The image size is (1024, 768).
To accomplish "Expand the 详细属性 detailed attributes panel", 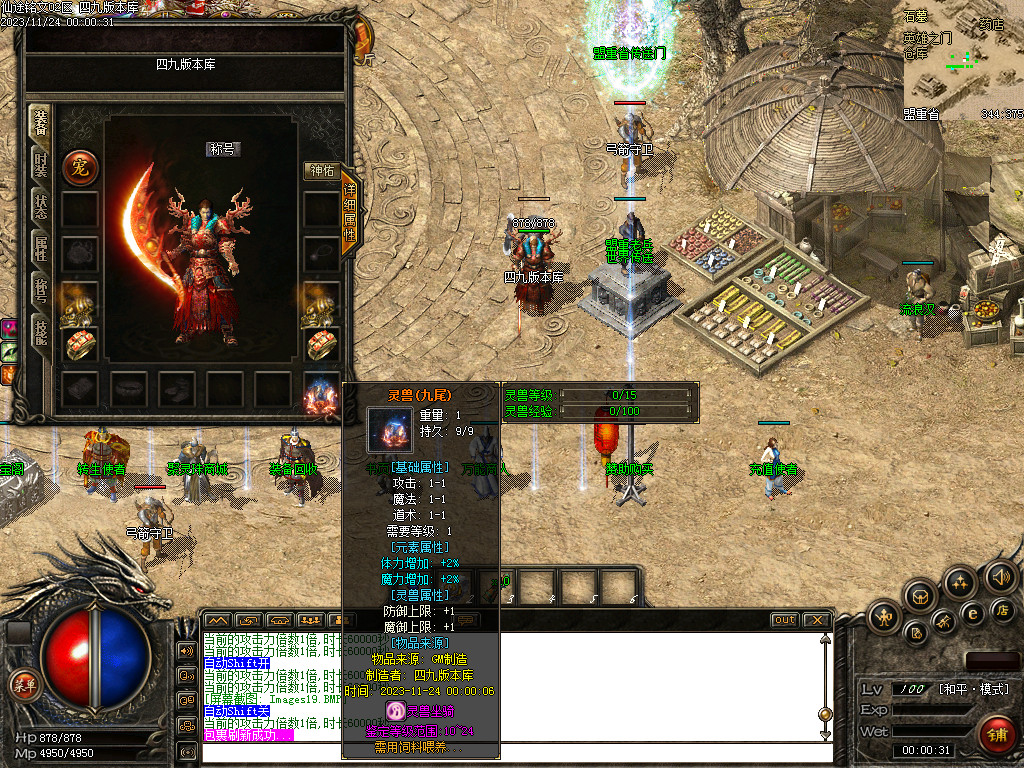I will pos(350,210).
